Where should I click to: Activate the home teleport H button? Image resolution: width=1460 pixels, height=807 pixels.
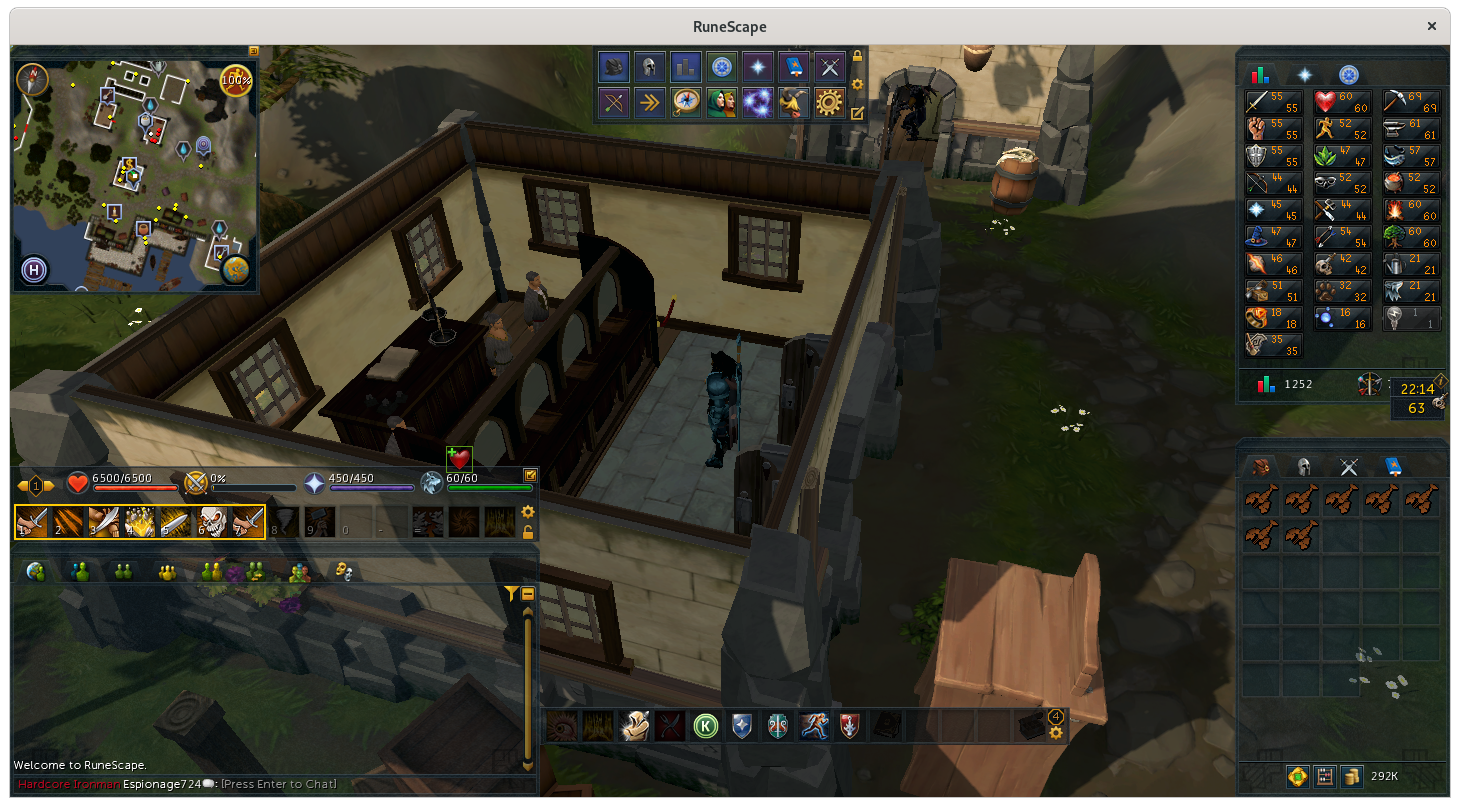34,270
